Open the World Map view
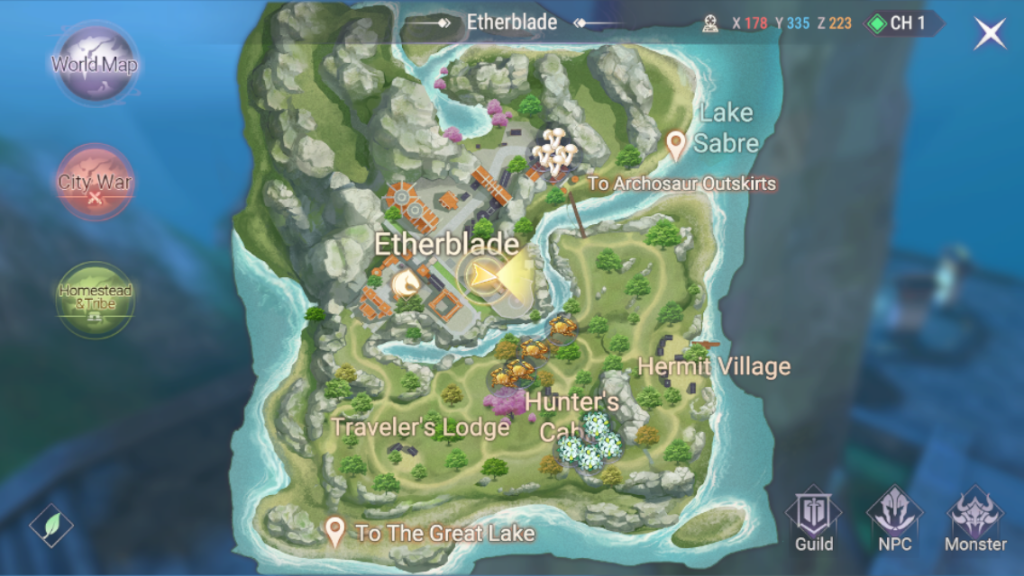Screen dimensions: 1024x576 coord(95,65)
